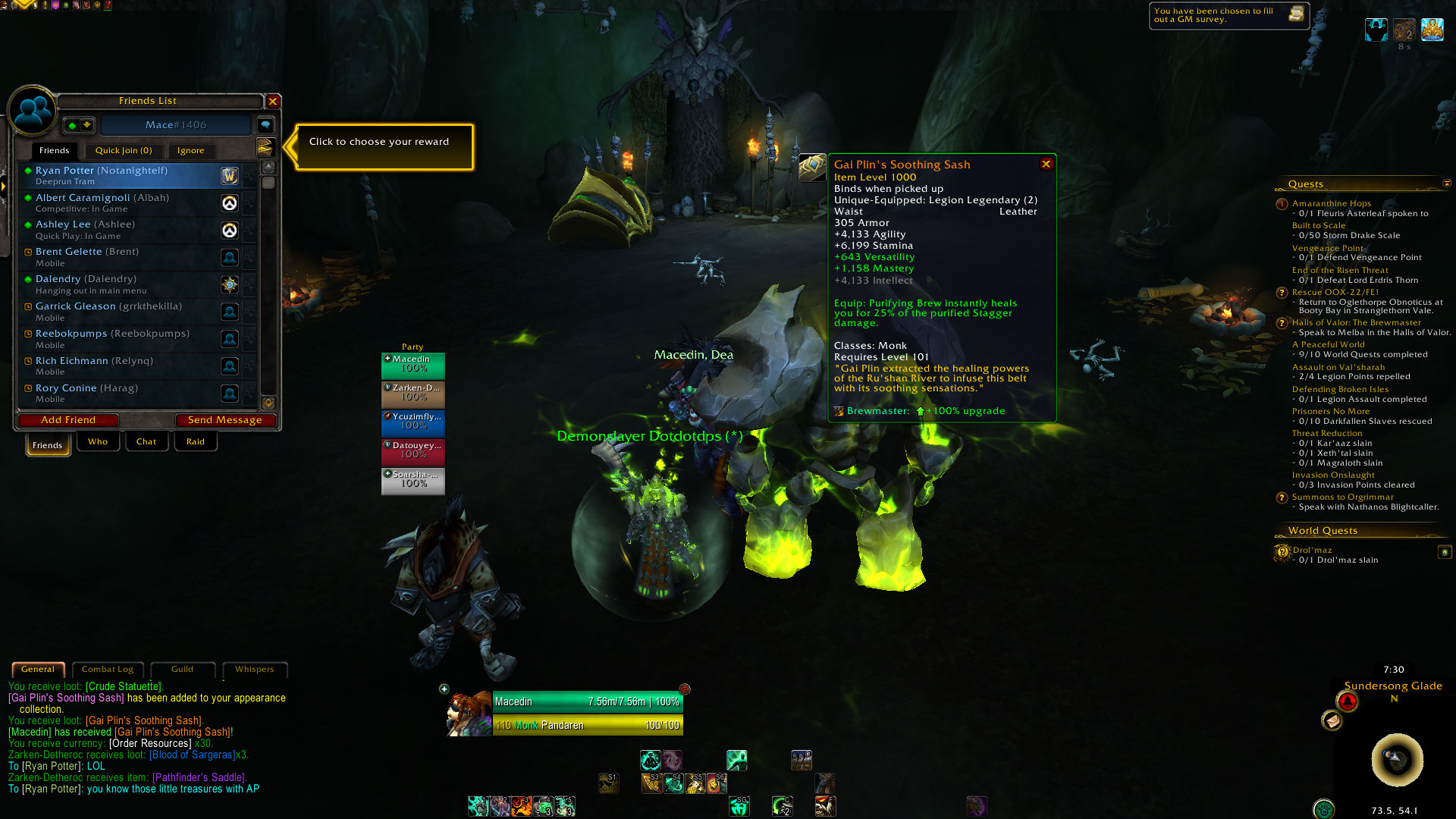1456x819 pixels.
Task: Switch to the Who tab
Action: coord(98,442)
